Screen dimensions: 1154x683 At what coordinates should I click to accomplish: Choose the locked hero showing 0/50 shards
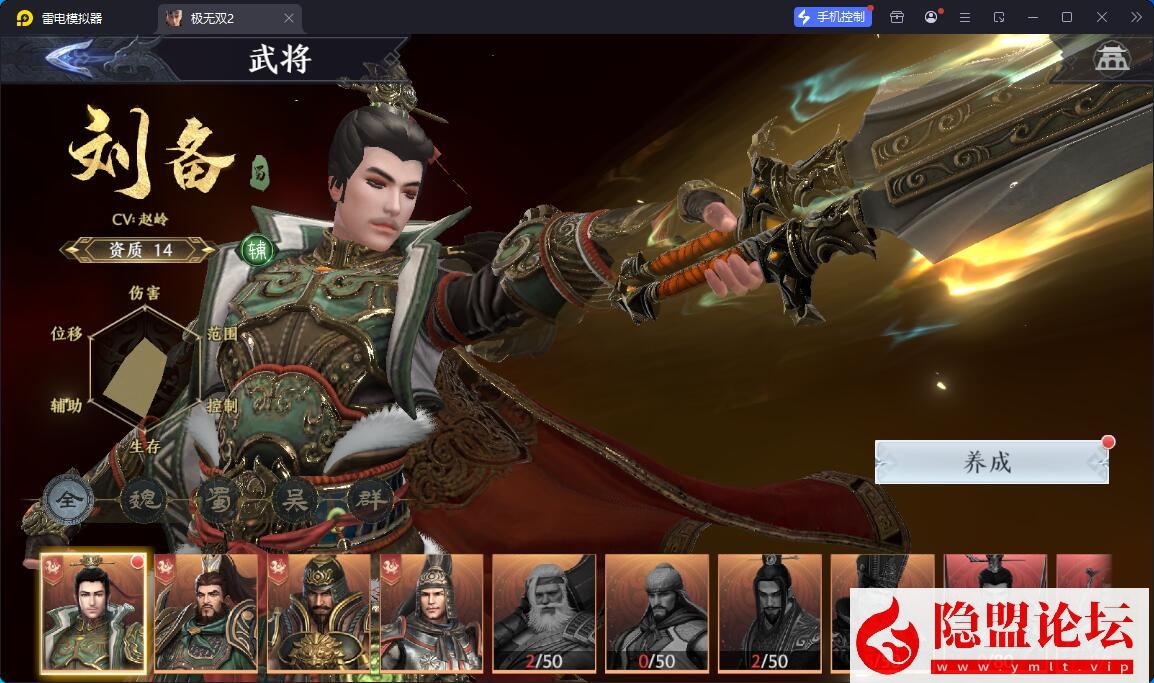(x=656, y=612)
